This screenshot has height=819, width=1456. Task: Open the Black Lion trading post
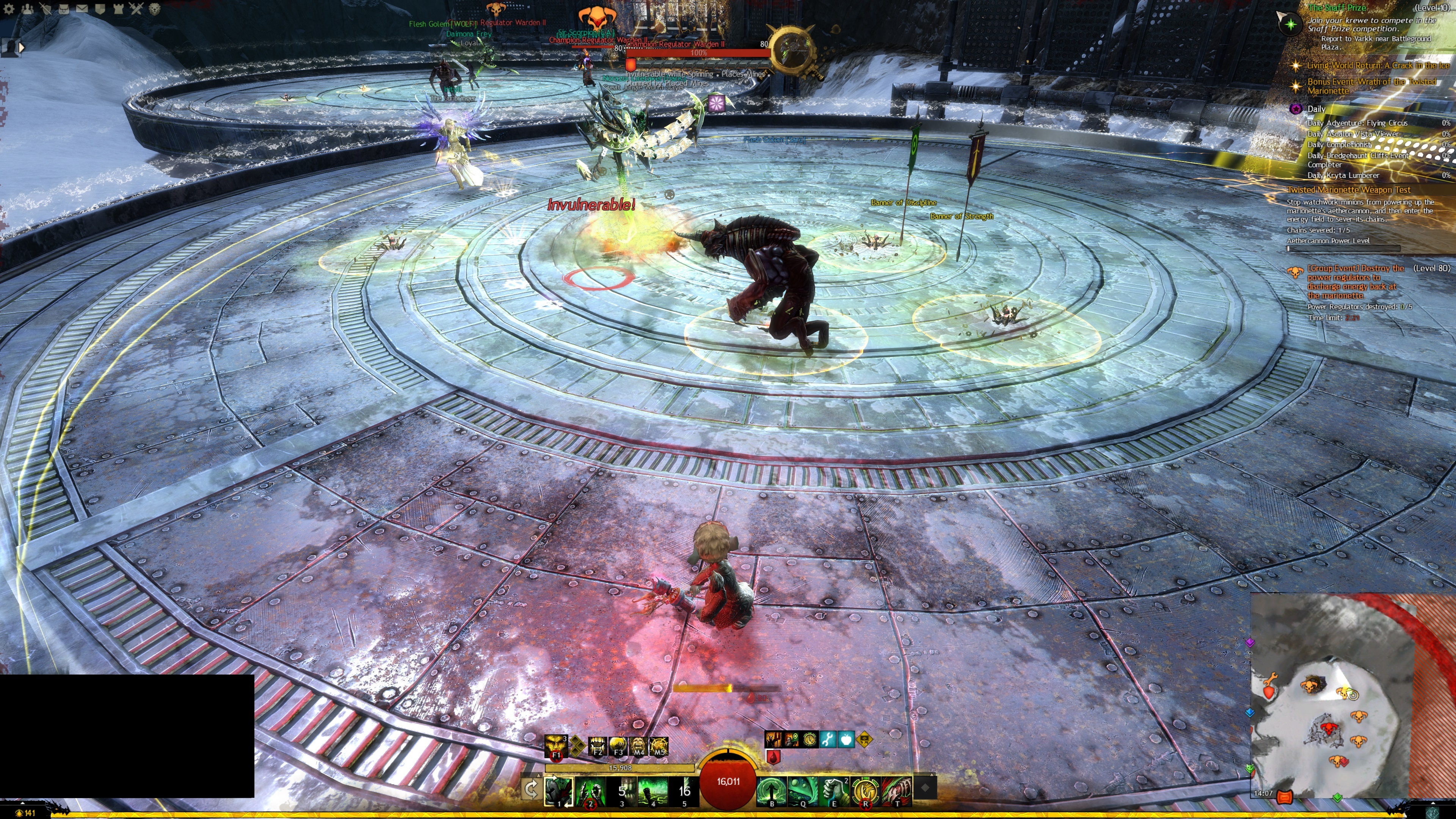(154, 8)
